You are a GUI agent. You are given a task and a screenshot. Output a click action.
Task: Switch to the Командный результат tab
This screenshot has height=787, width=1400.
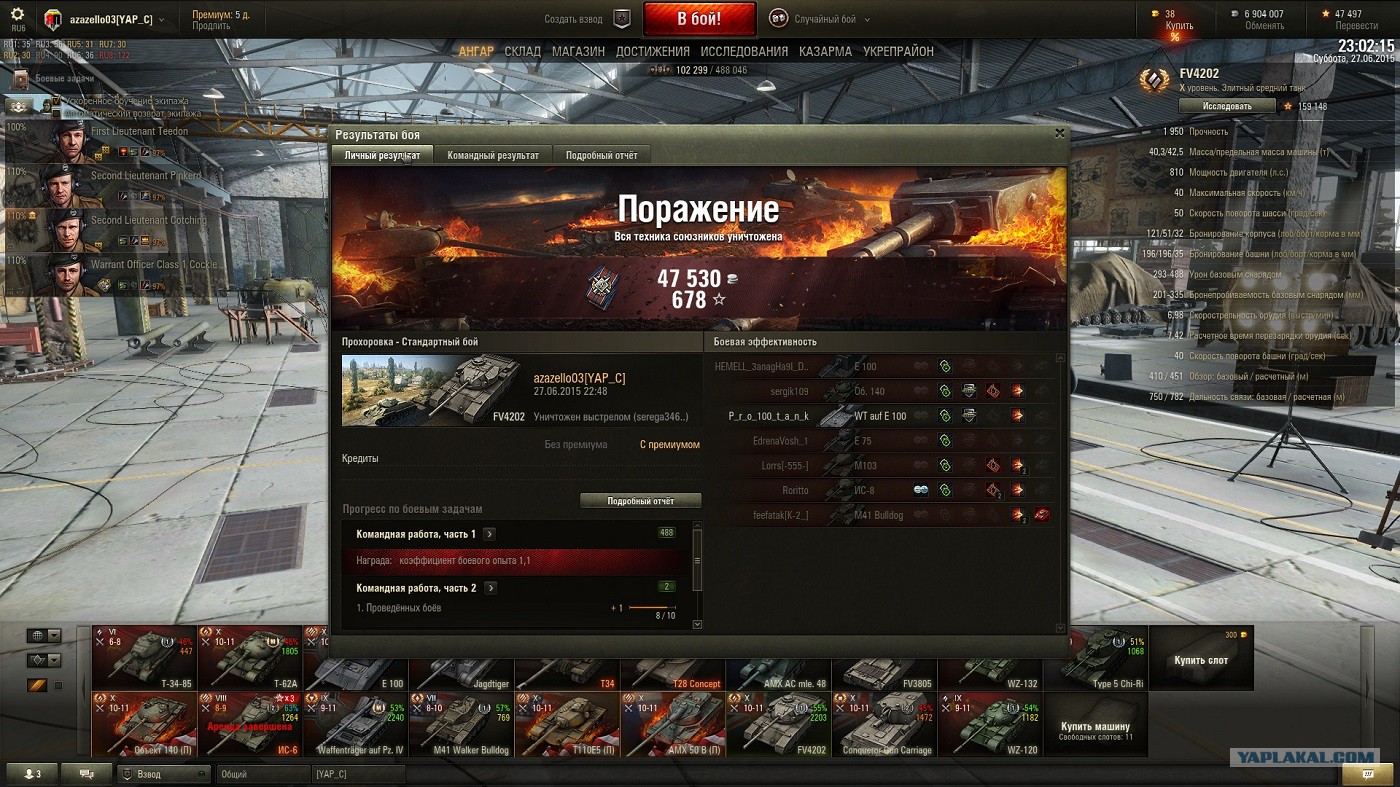[x=493, y=155]
